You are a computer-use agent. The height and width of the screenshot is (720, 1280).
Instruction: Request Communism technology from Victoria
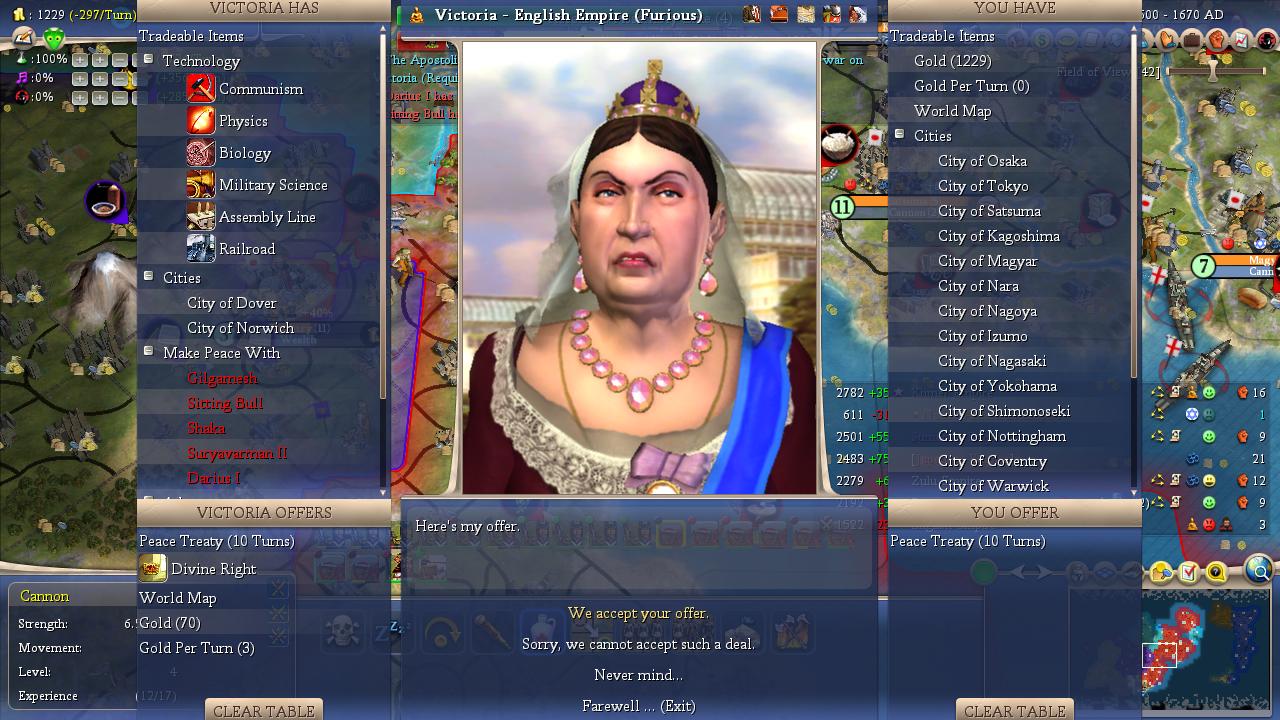(260, 89)
